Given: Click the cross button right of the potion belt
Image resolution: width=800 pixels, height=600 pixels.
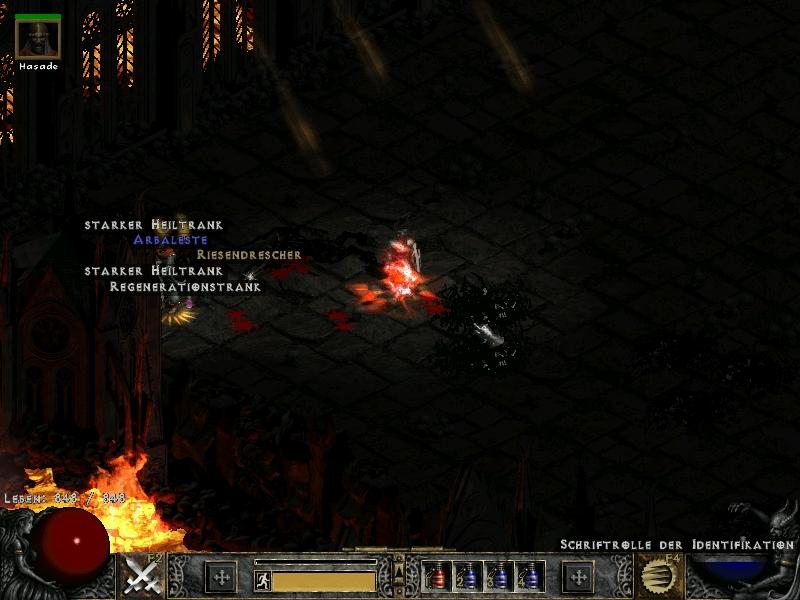Looking at the screenshot, I should (578, 577).
